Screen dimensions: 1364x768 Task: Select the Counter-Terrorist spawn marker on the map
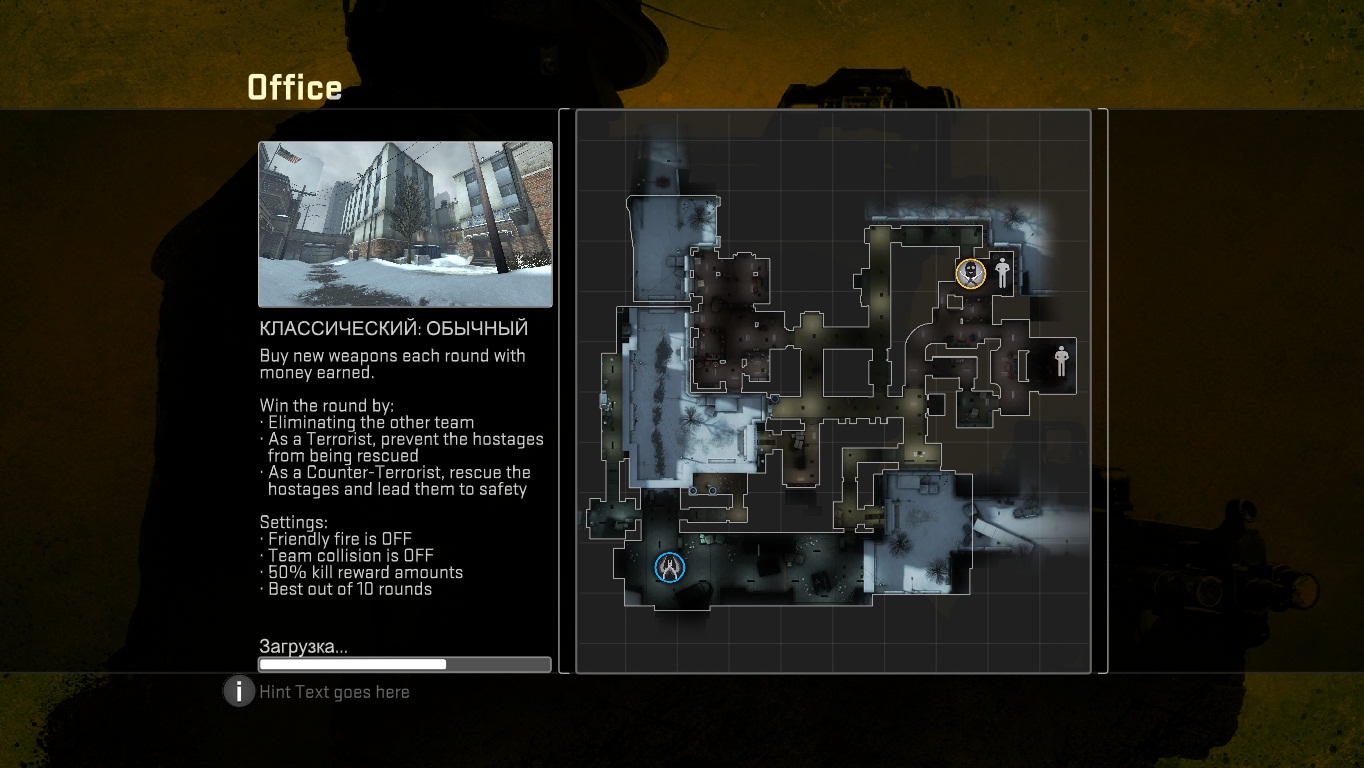coord(669,567)
